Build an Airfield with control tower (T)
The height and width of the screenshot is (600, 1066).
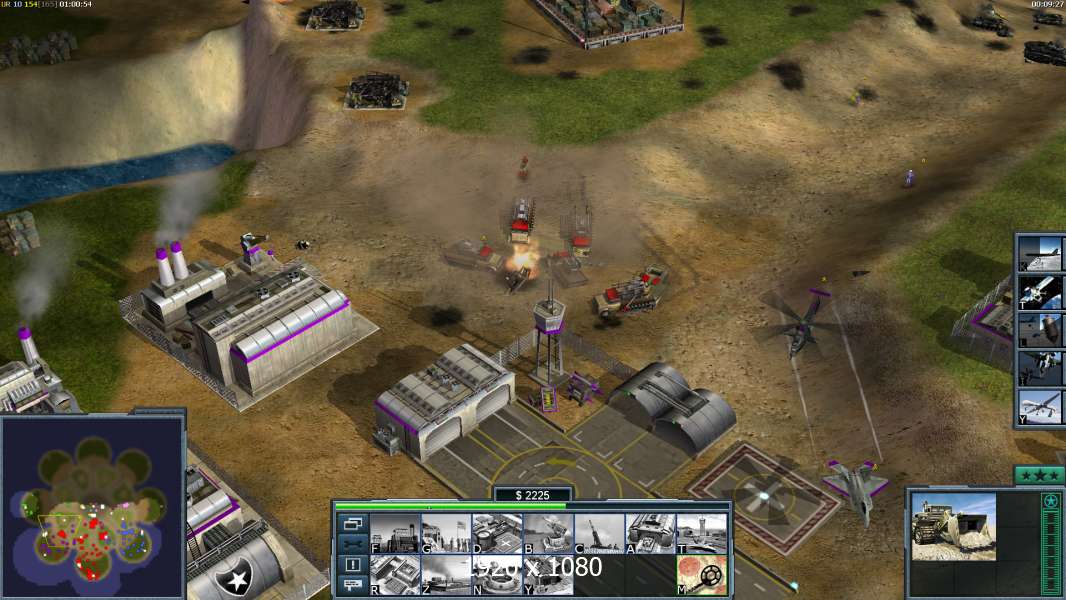[x=701, y=534]
